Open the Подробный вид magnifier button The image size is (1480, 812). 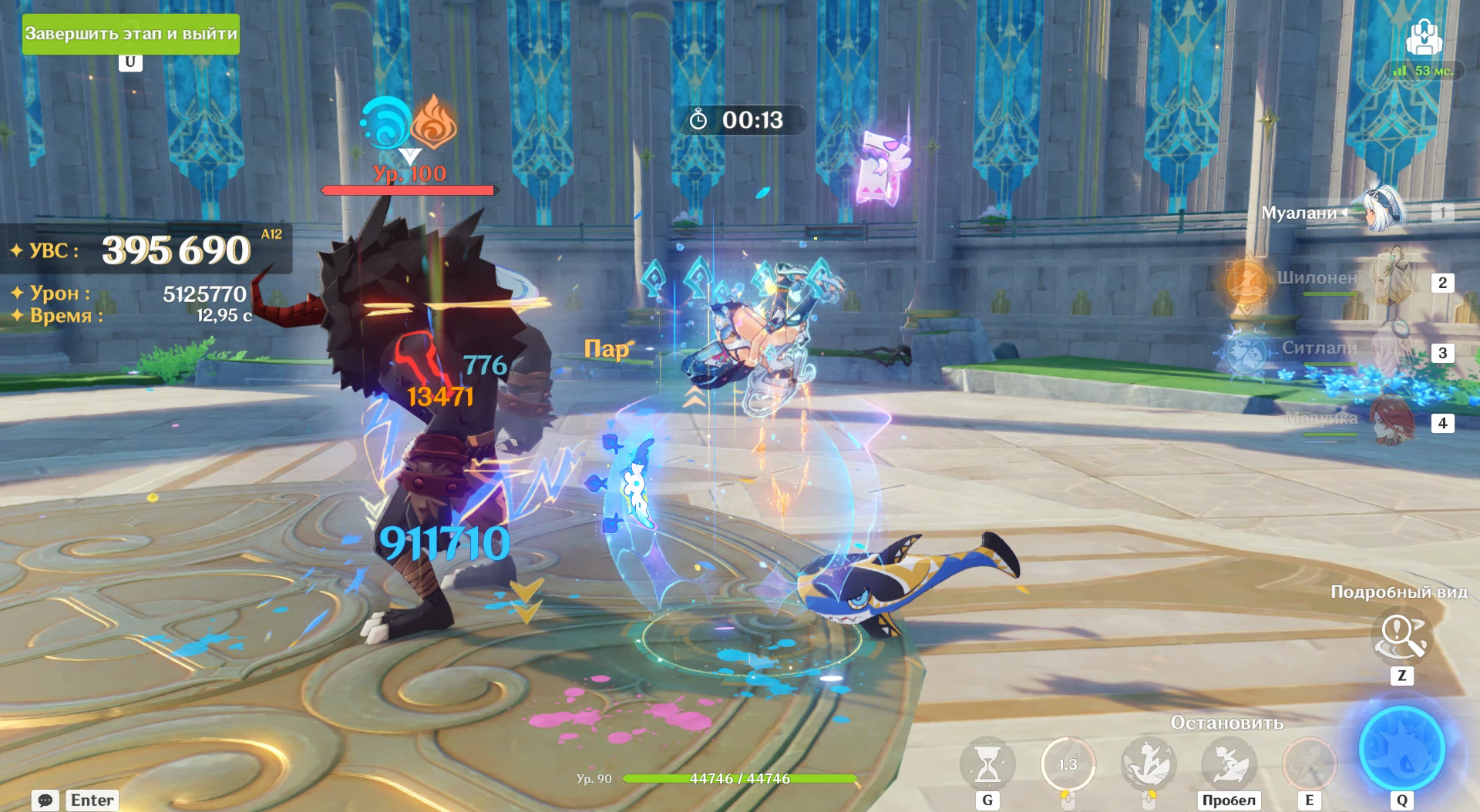1401,637
